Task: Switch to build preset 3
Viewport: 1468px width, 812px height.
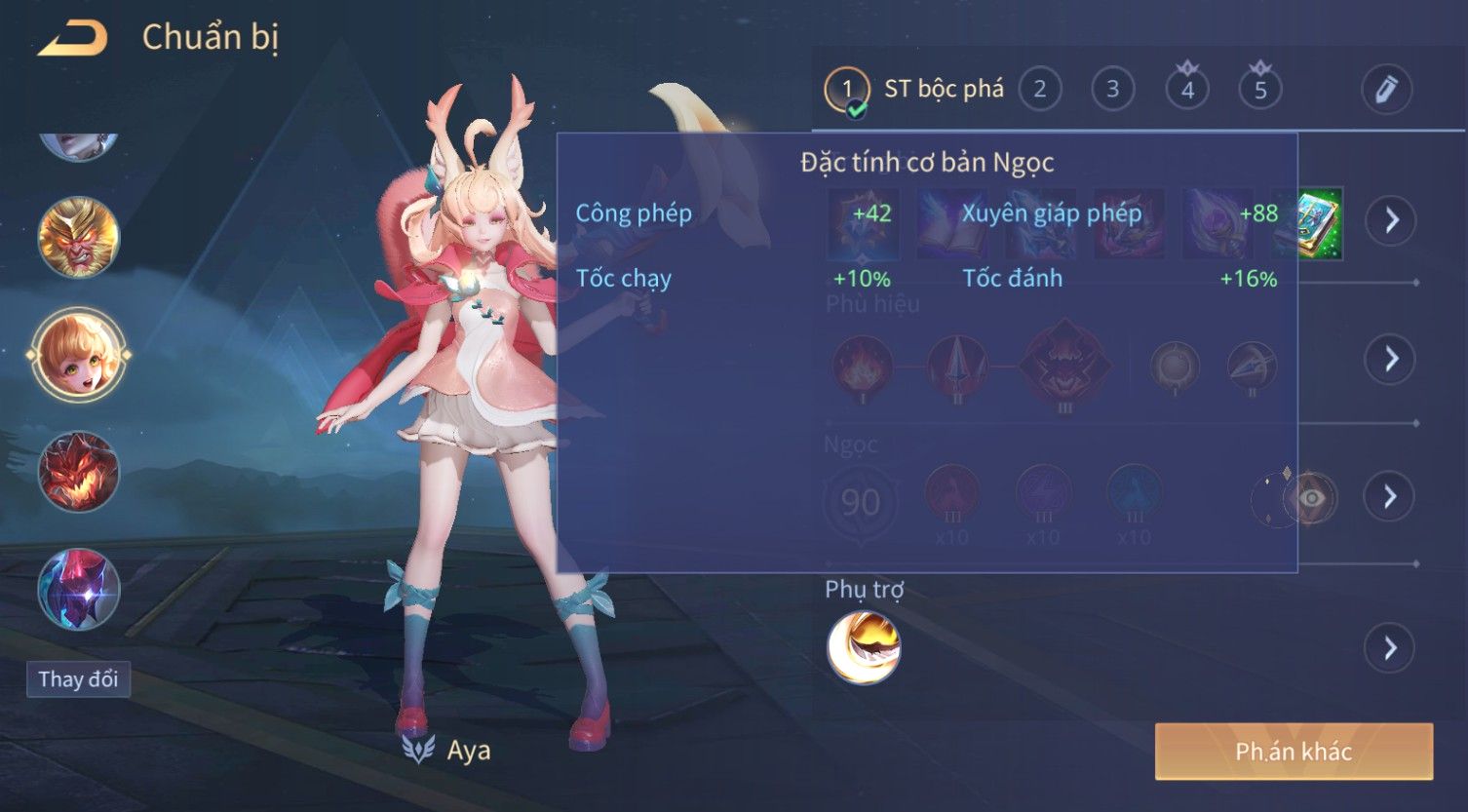Action: 1112,90
